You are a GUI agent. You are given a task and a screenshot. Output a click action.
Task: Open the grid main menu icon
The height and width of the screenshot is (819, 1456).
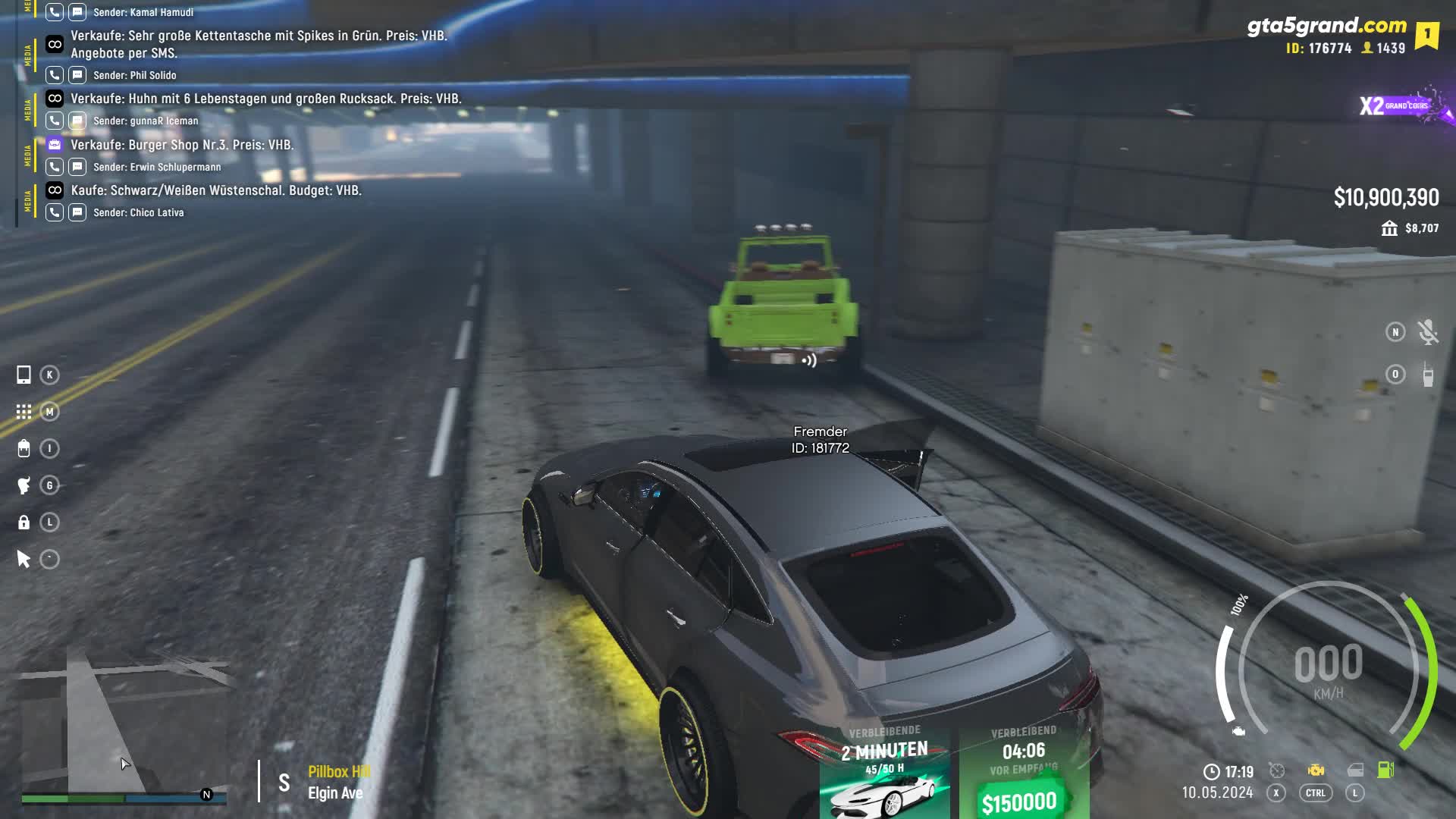pos(24,412)
